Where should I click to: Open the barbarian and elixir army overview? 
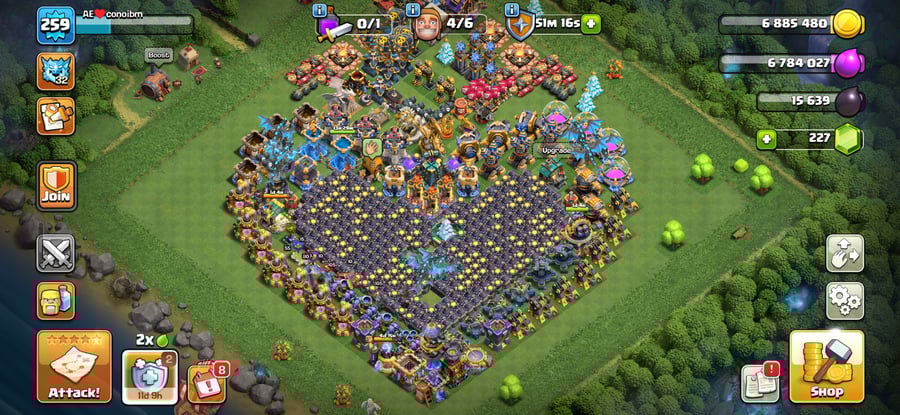56,300
